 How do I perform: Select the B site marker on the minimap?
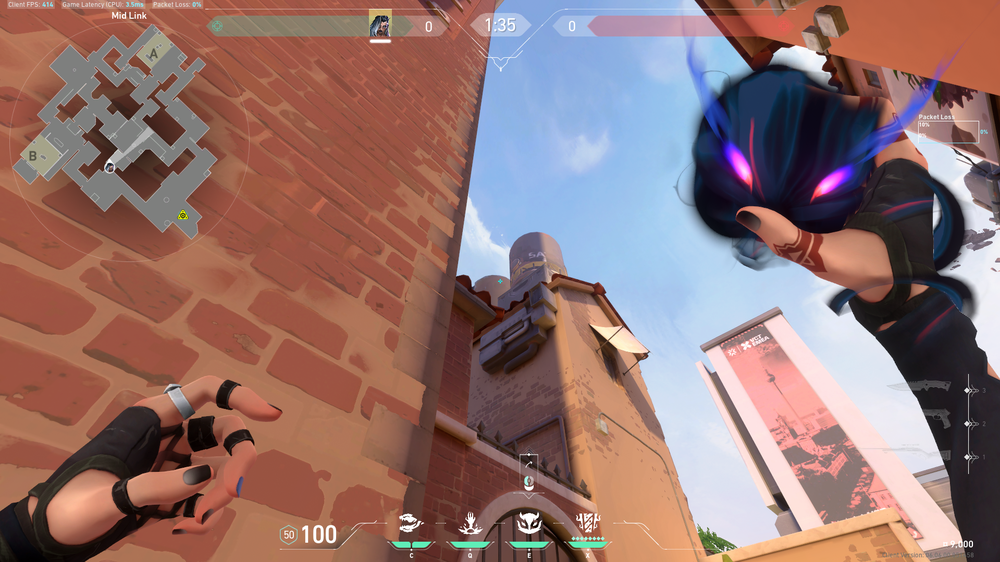(x=33, y=154)
